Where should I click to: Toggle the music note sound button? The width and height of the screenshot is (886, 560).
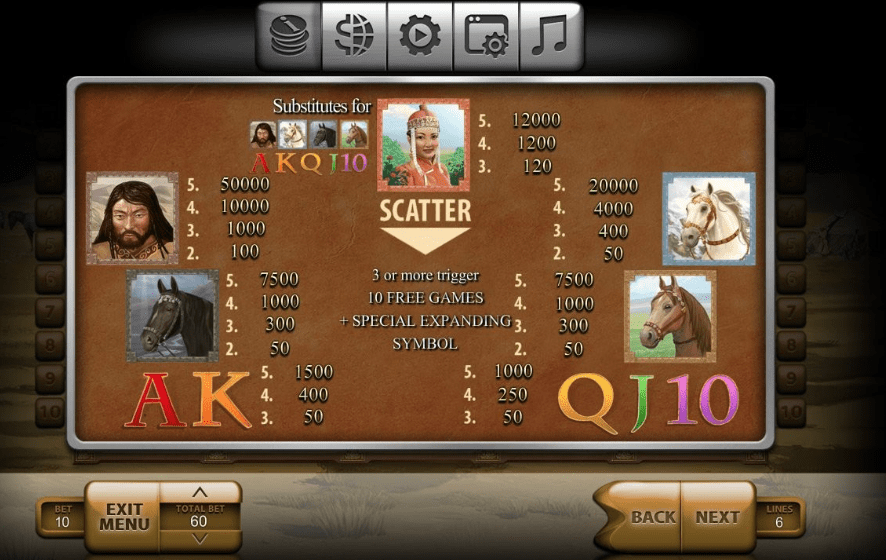[549, 36]
